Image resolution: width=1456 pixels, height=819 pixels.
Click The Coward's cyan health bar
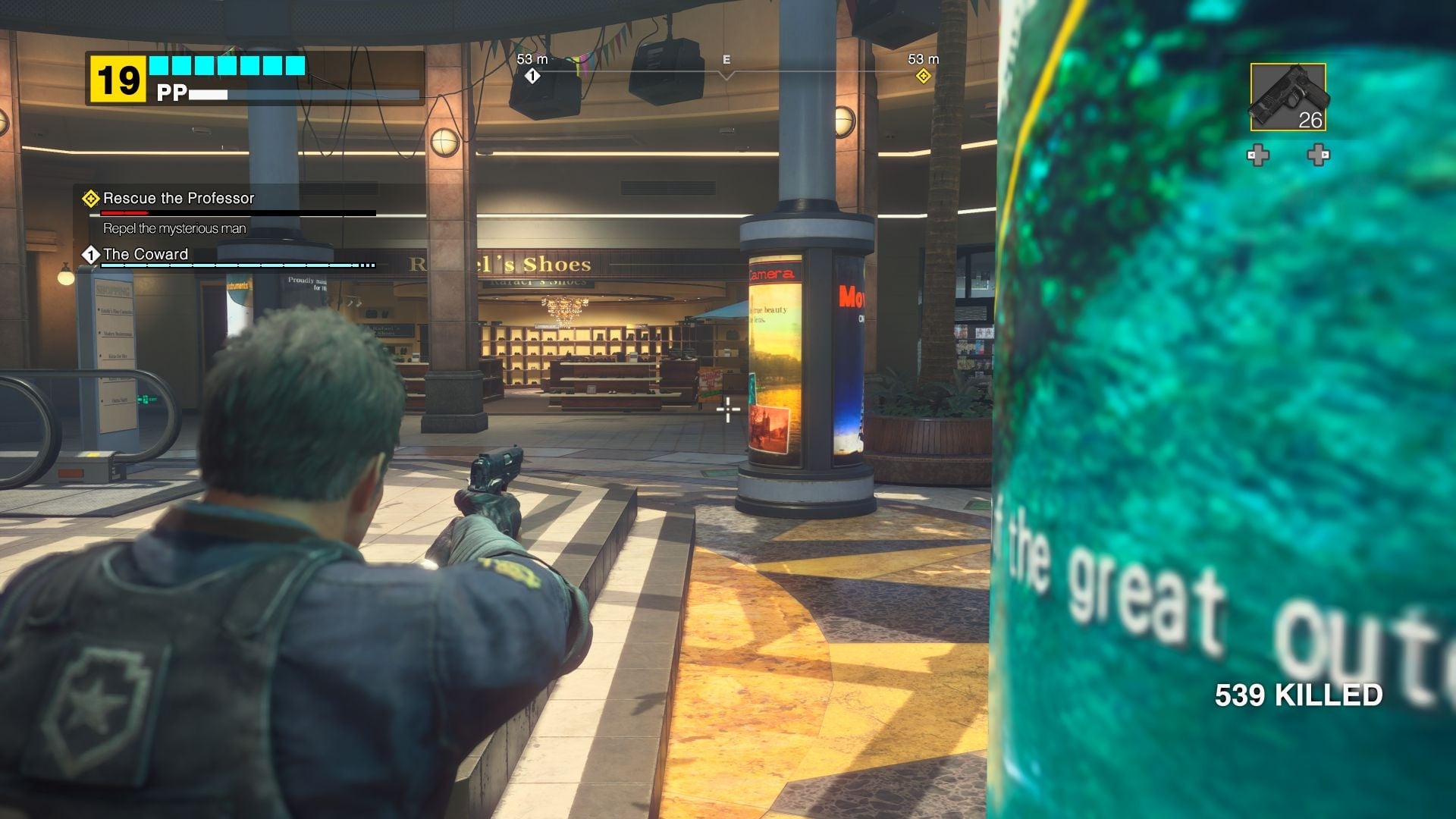pyautogui.click(x=227, y=266)
